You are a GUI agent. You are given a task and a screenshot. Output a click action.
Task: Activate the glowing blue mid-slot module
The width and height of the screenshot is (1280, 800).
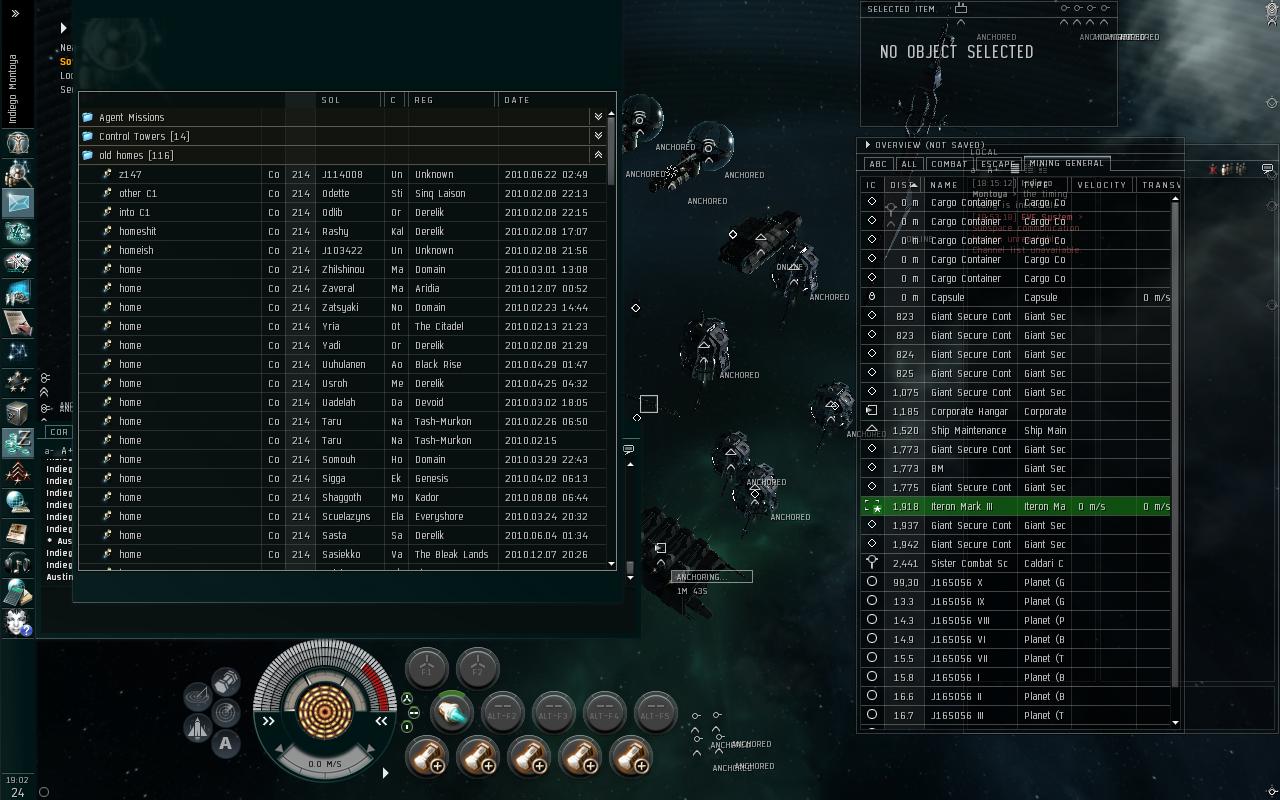[x=452, y=712]
